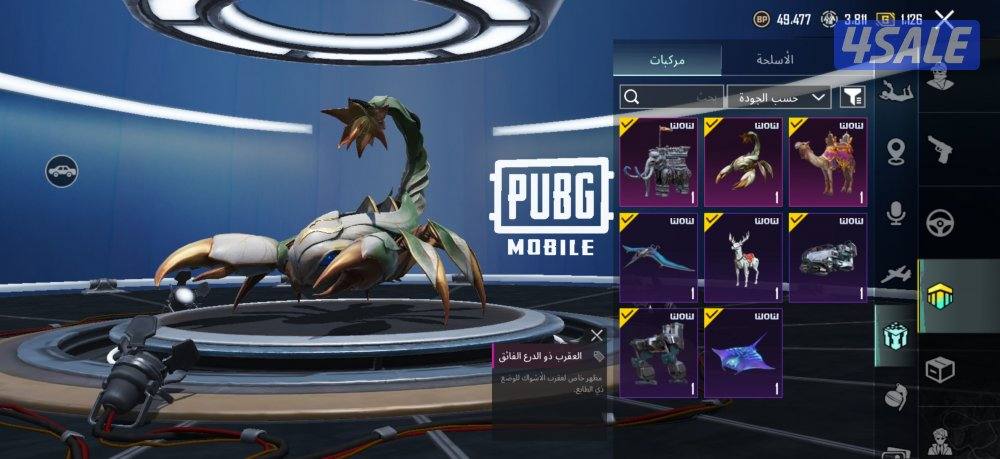Choose the camel vehicle skin
Image resolution: width=1000 pixels, height=459 pixels.
(827, 161)
